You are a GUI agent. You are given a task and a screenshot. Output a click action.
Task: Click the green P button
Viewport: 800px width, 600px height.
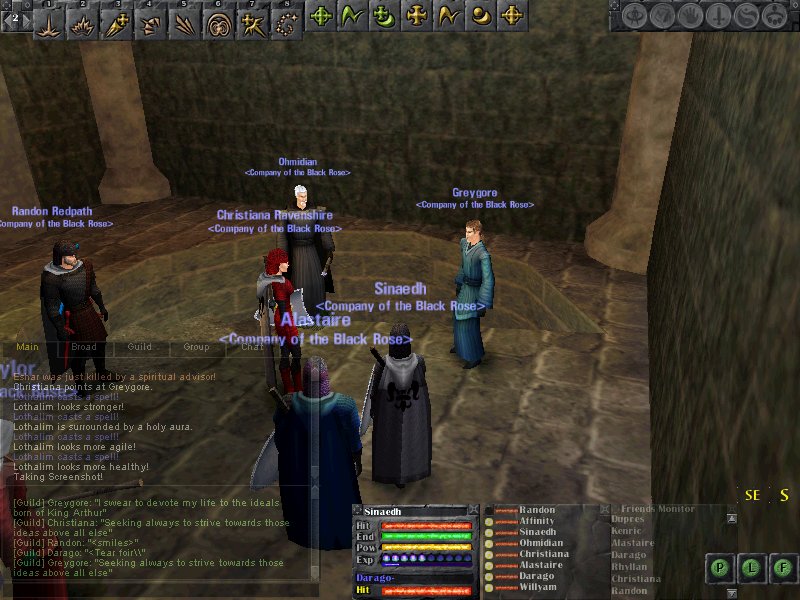(x=720, y=568)
